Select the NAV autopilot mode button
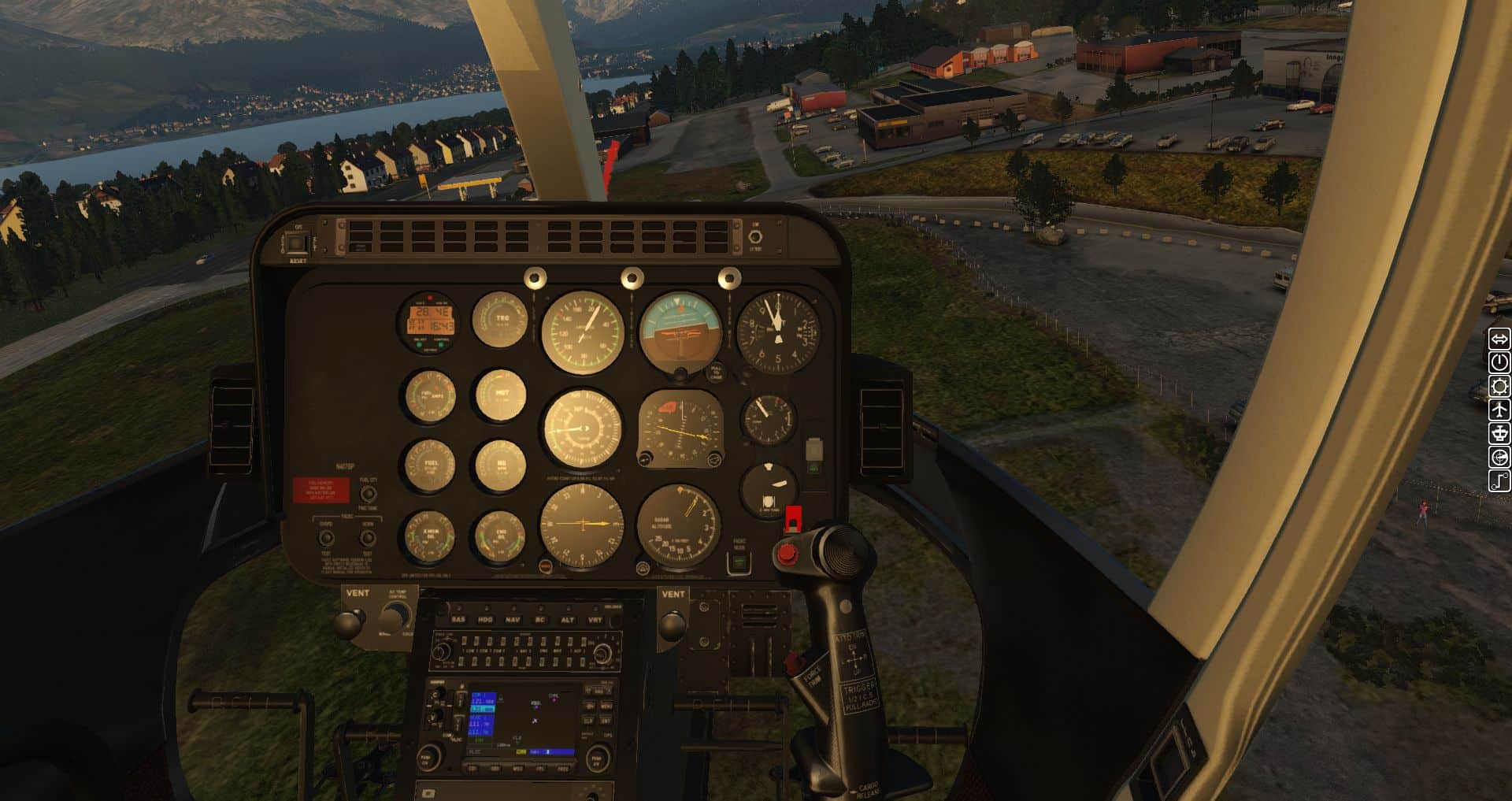1512x801 pixels. click(513, 620)
